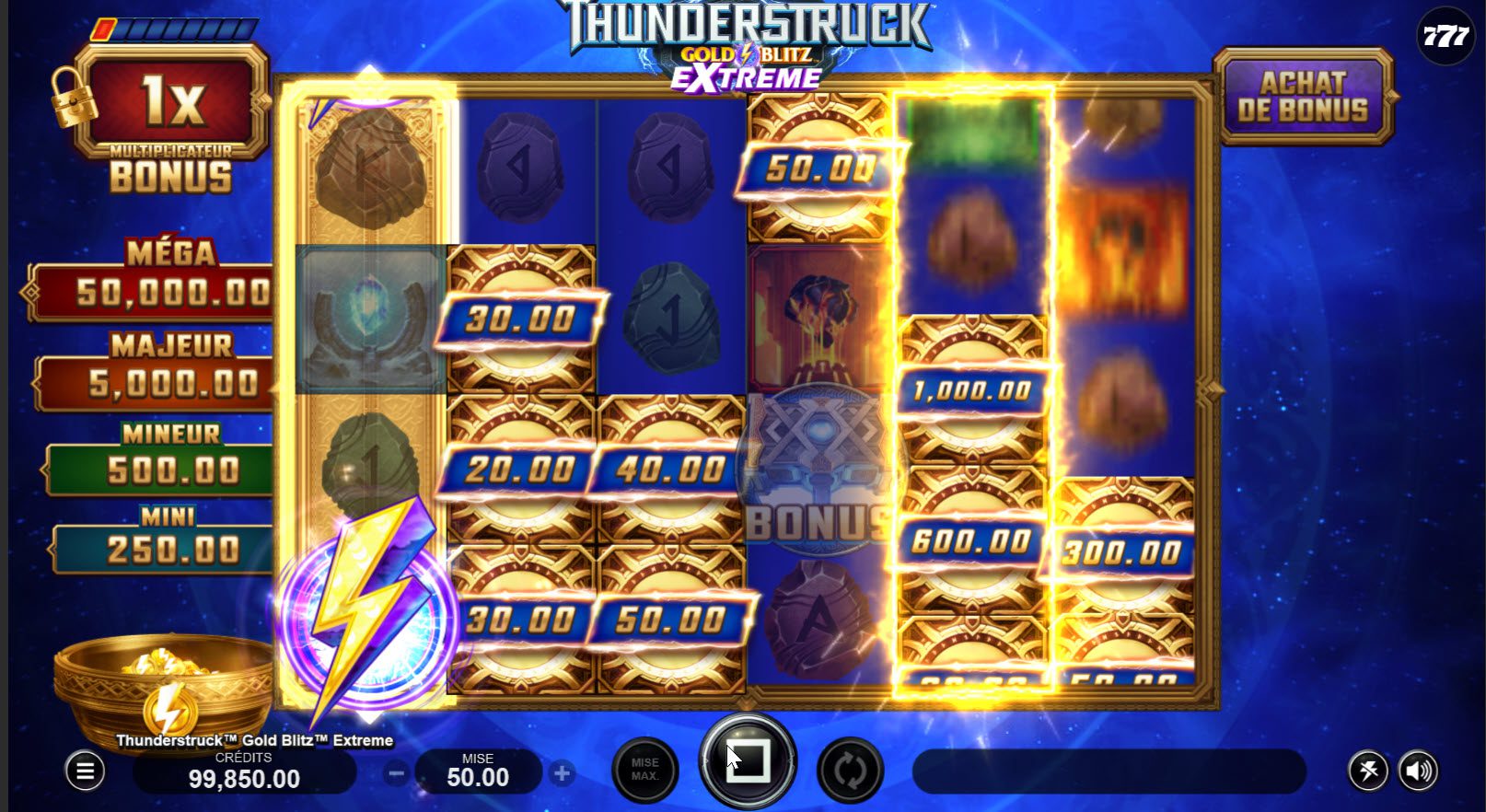Mute the game sound
The width and height of the screenshot is (1486, 812).
[1418, 771]
